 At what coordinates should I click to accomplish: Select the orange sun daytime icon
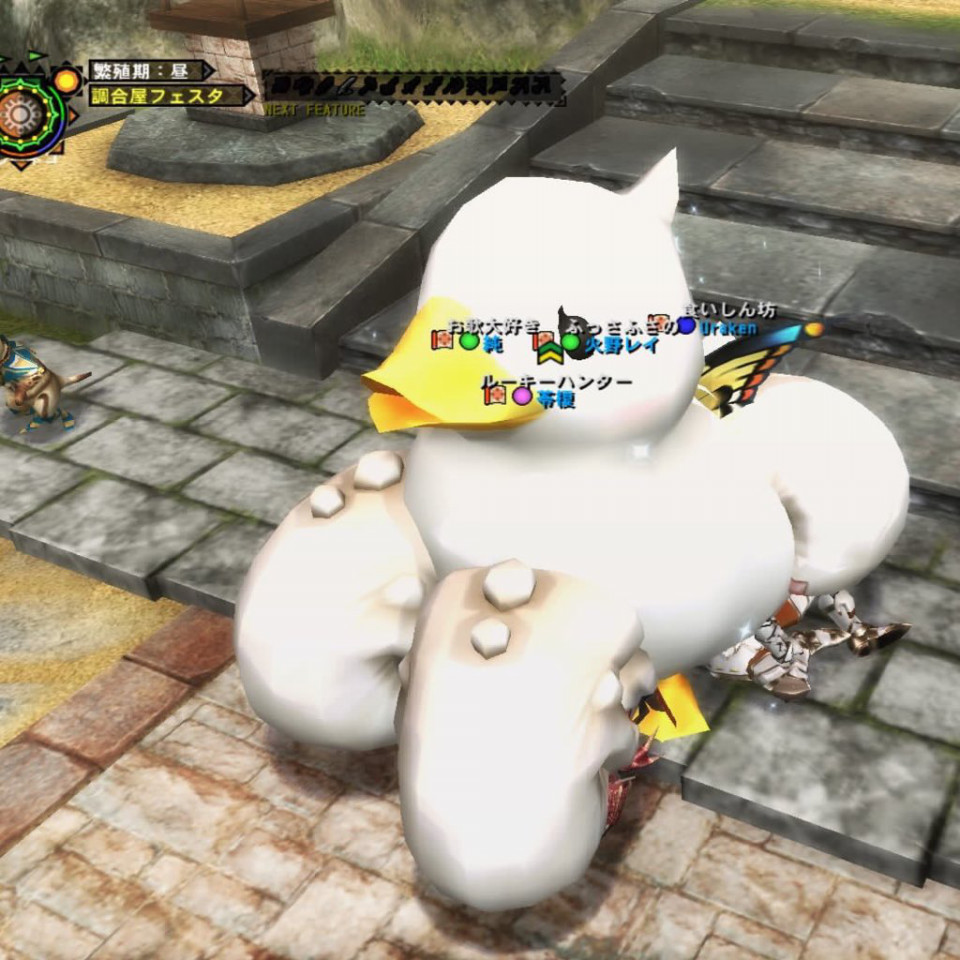67,79
